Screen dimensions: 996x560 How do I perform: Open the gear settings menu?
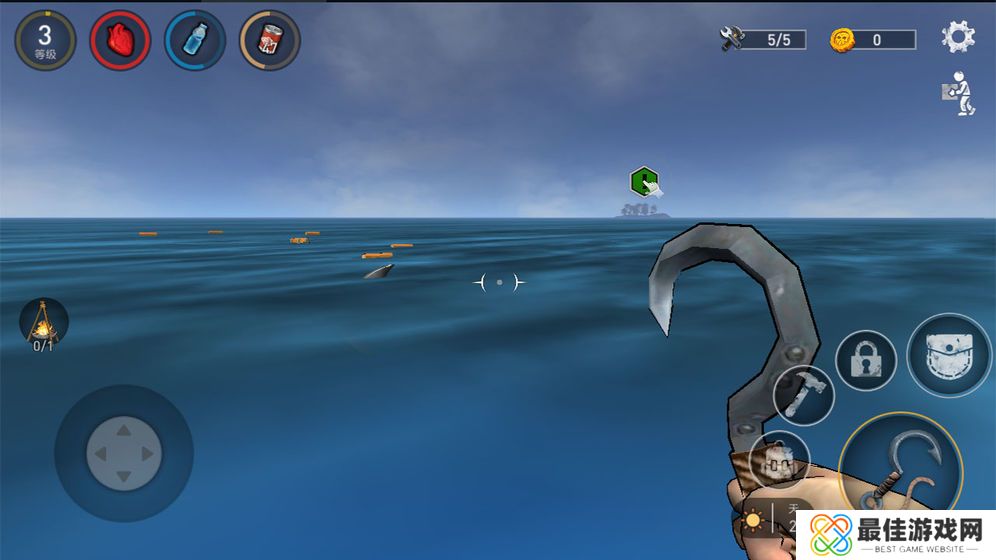pos(957,38)
